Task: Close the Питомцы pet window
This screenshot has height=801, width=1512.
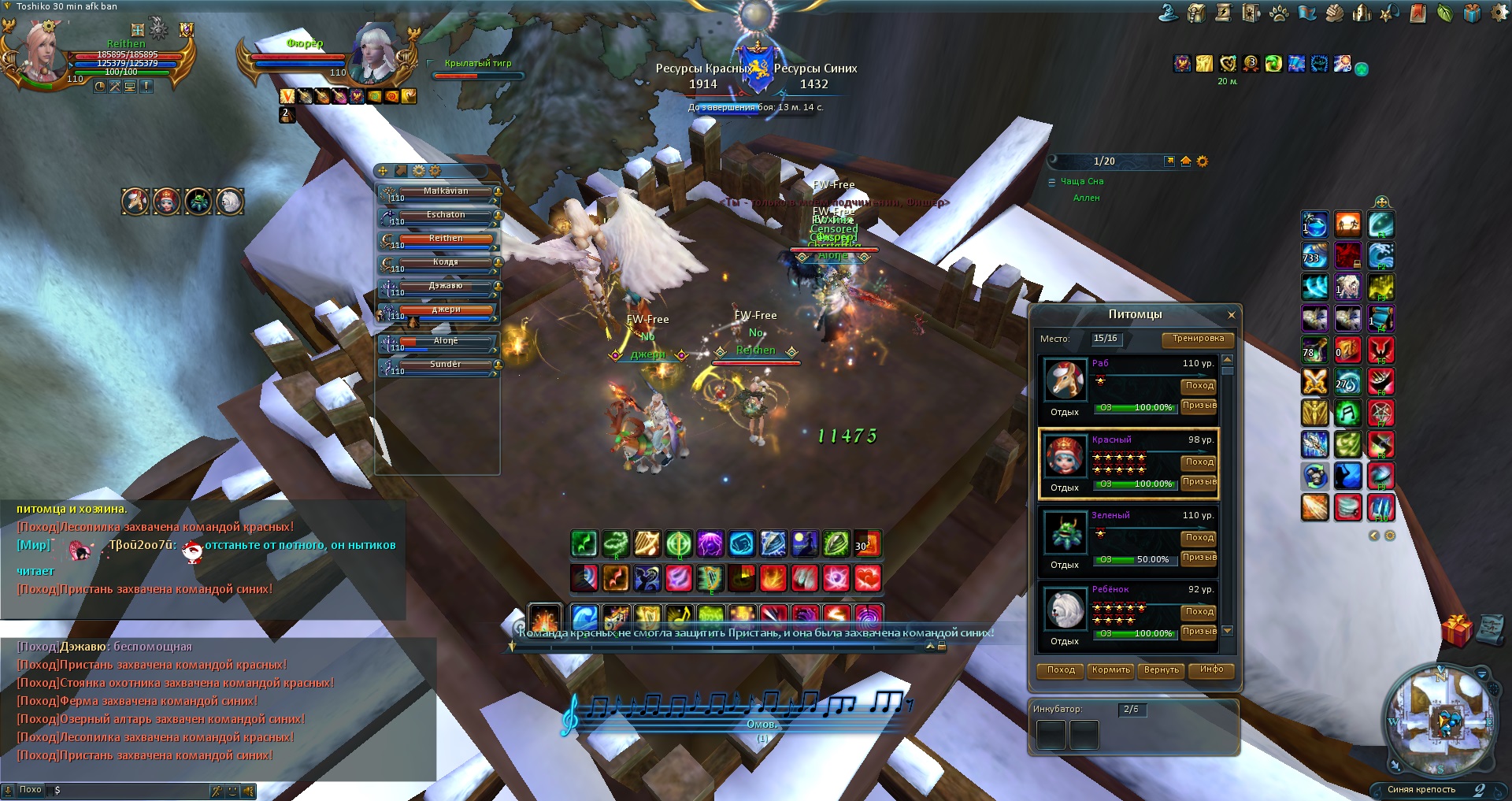Action: 1232,315
